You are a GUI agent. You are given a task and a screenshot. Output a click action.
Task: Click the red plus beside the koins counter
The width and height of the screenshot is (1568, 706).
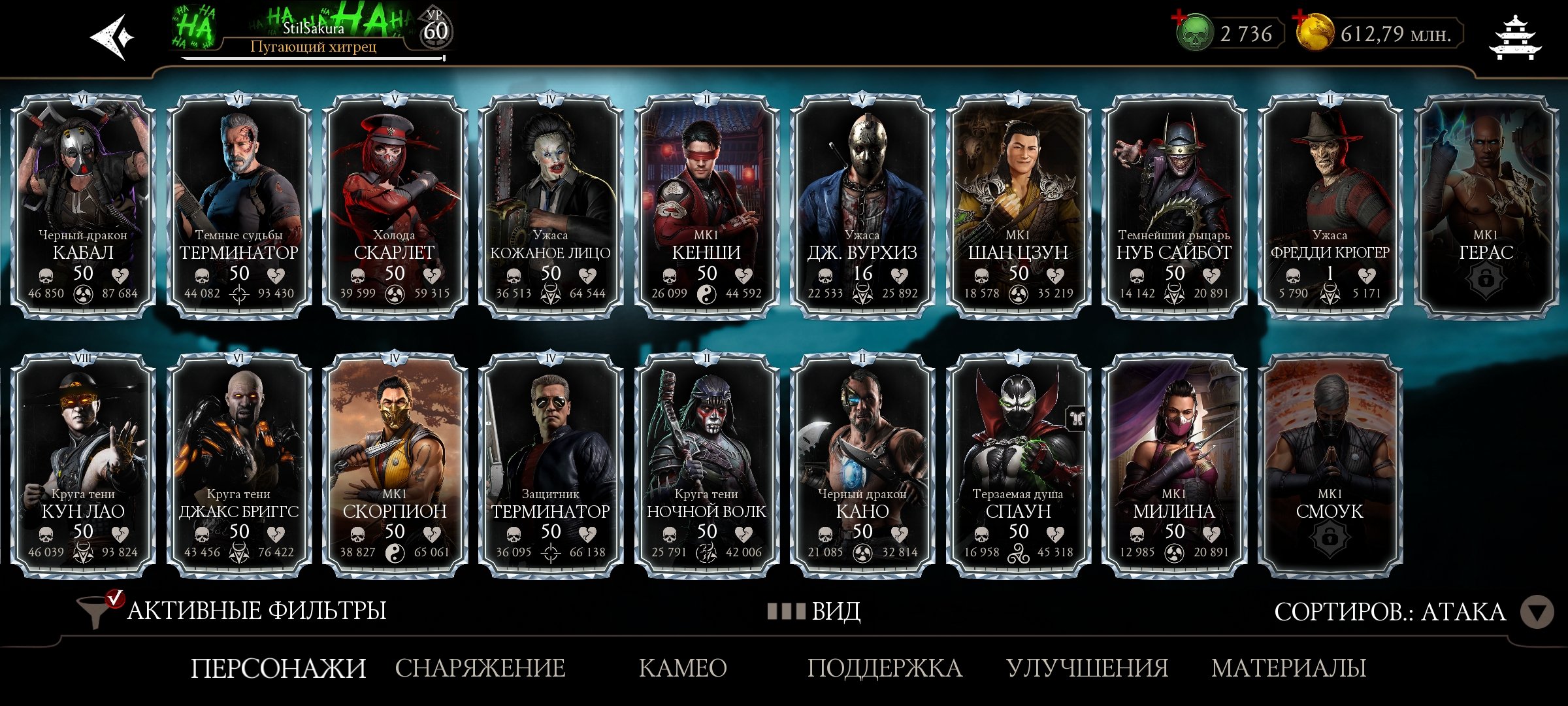pos(1299,18)
